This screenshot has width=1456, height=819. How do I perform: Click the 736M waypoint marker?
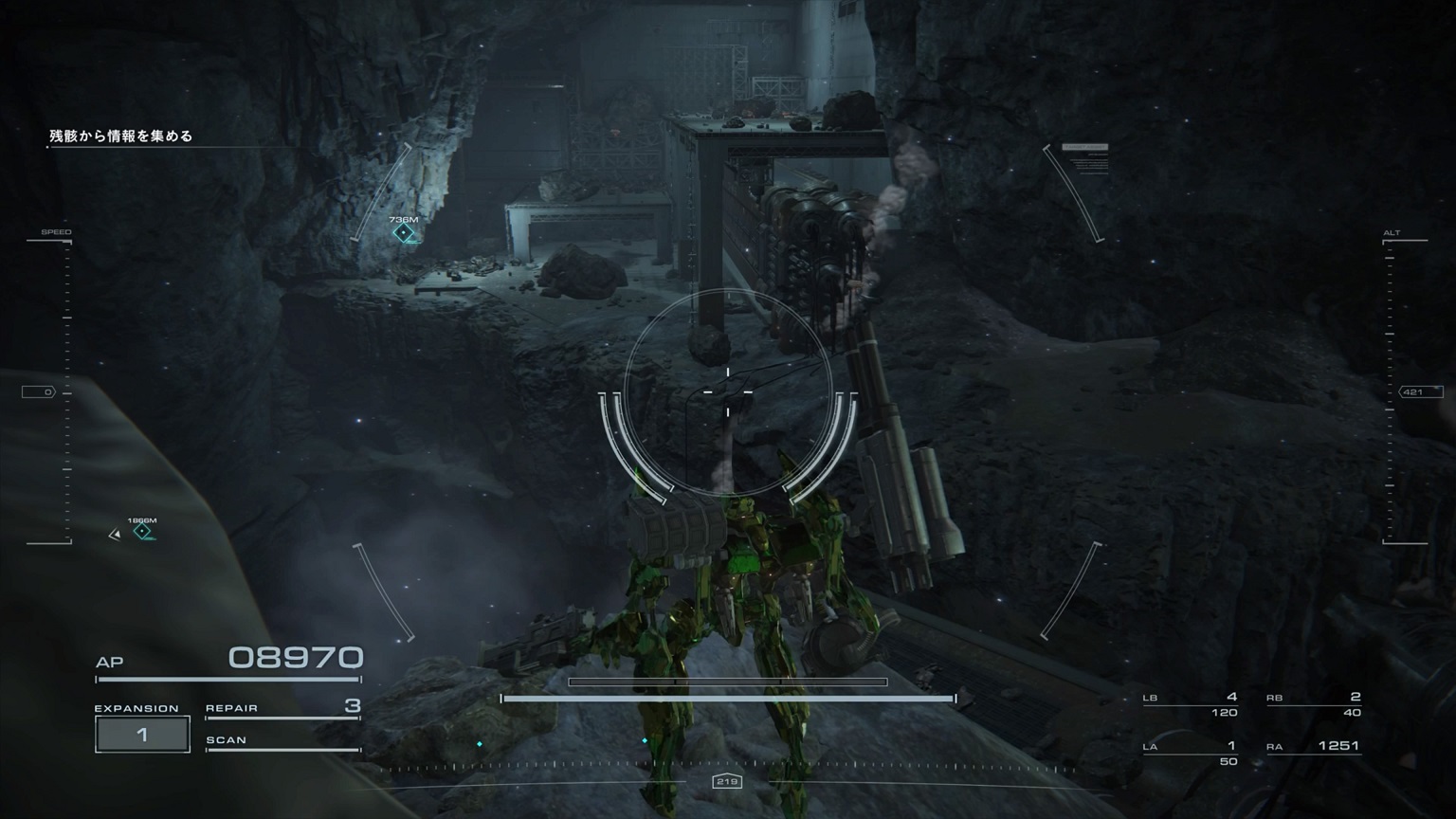tap(404, 232)
